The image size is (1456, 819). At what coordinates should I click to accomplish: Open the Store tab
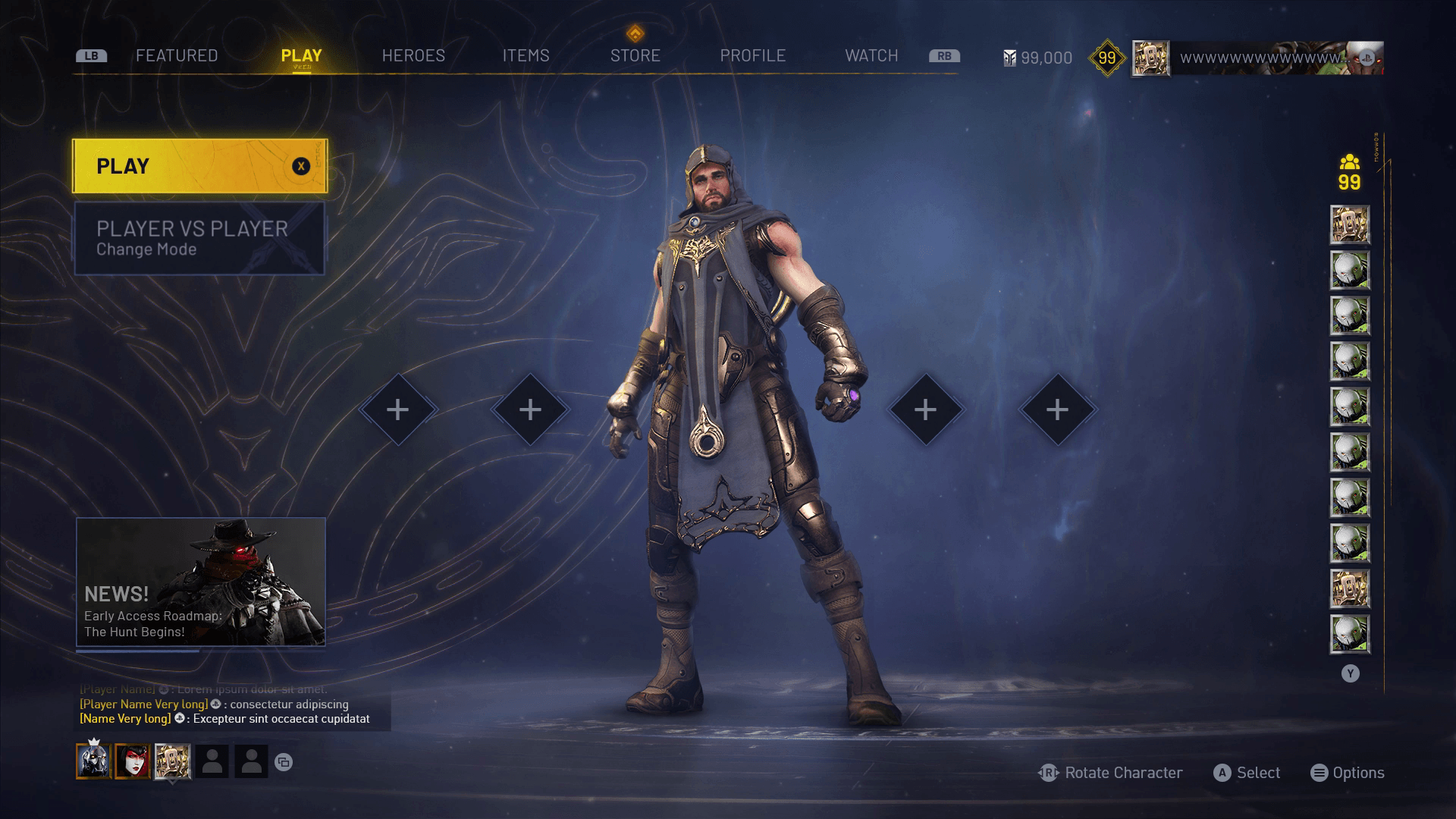tap(635, 56)
